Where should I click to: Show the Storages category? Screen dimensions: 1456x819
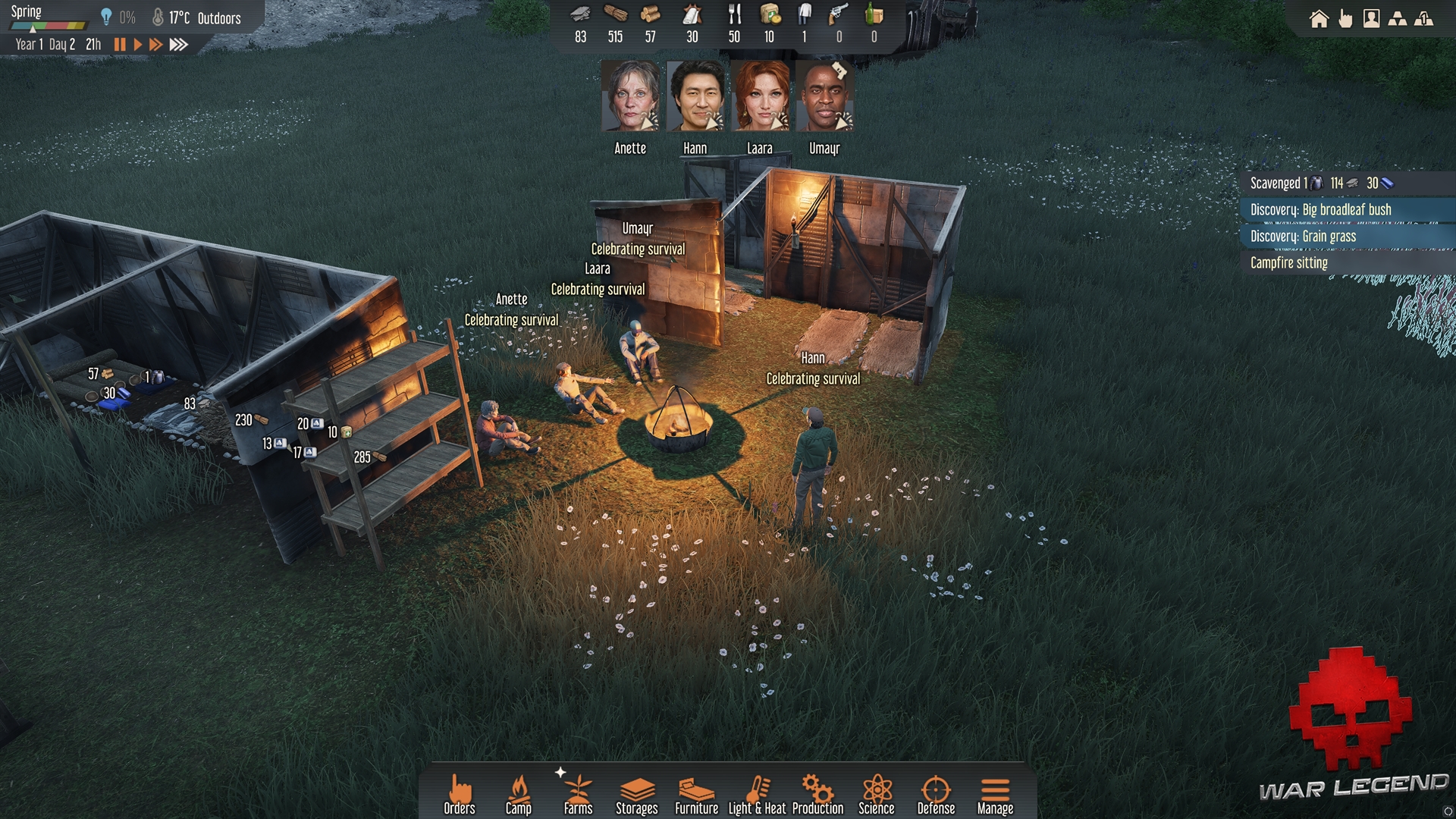pos(637,794)
